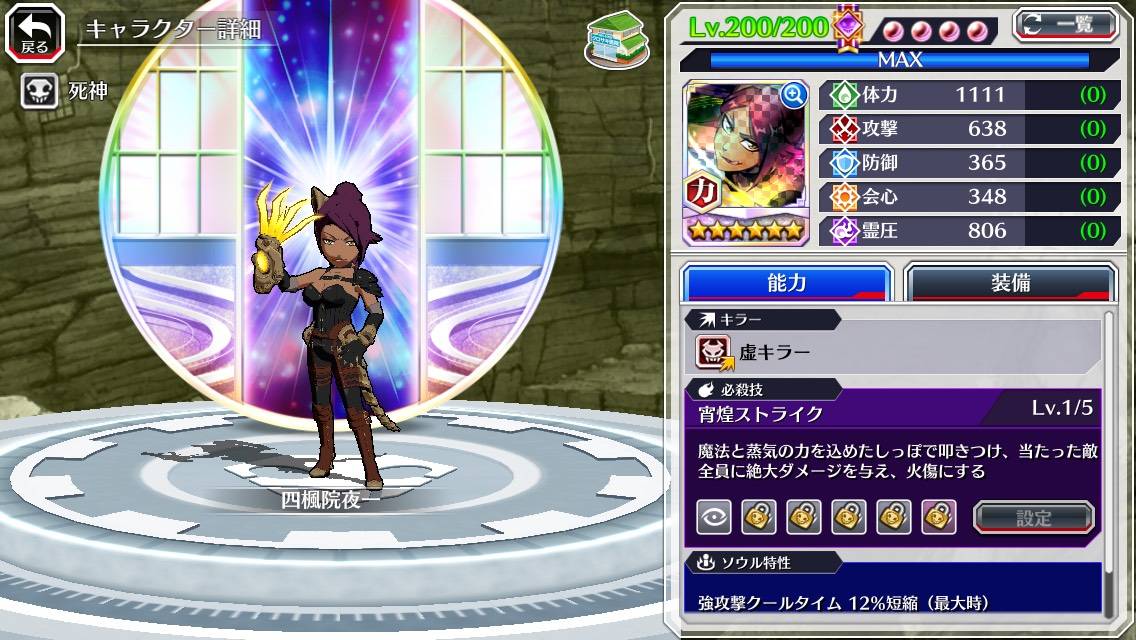Go back with the 戻る button
The height and width of the screenshot is (640, 1136).
35,31
